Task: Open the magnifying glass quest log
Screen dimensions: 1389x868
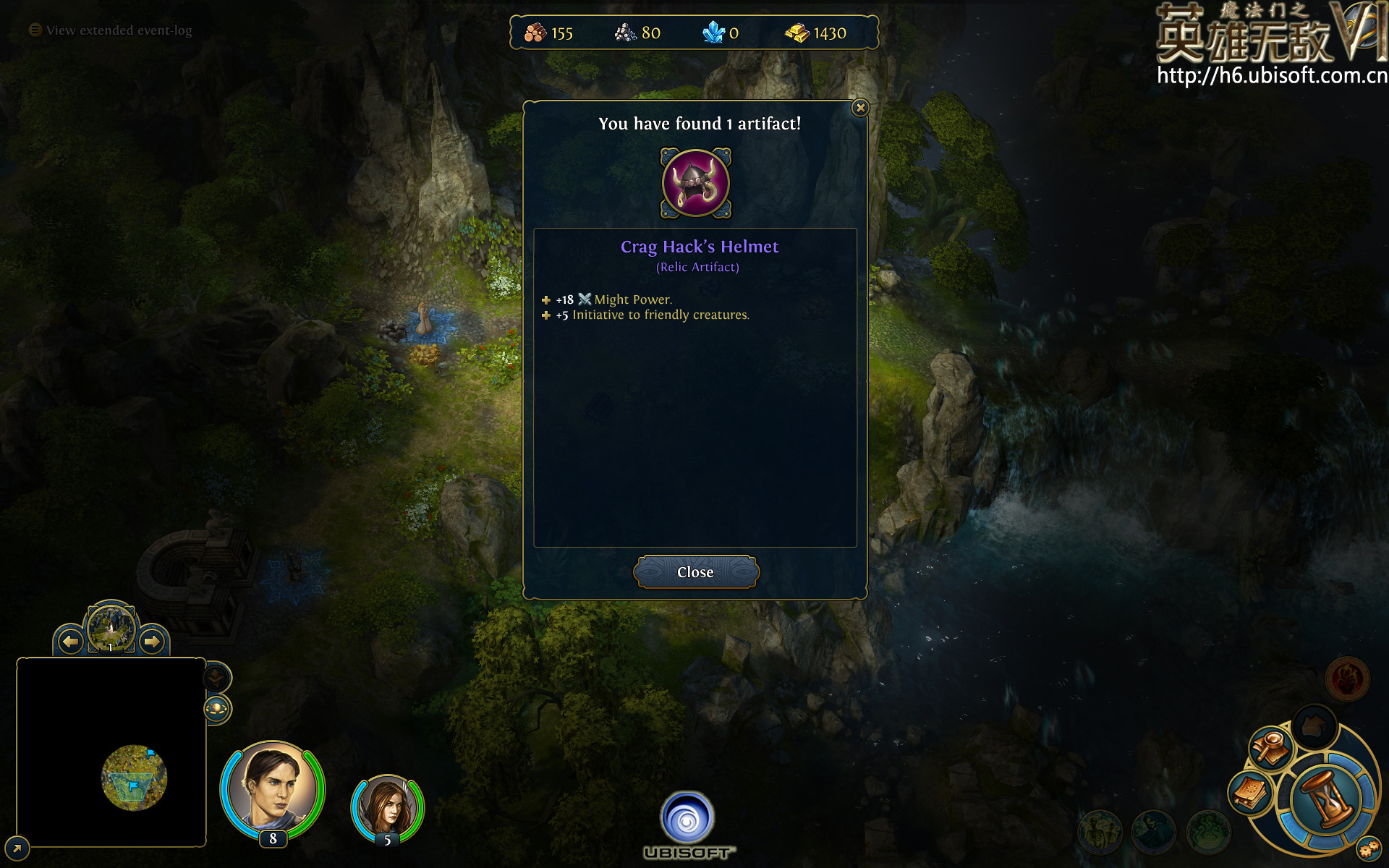Action: pos(1270,746)
